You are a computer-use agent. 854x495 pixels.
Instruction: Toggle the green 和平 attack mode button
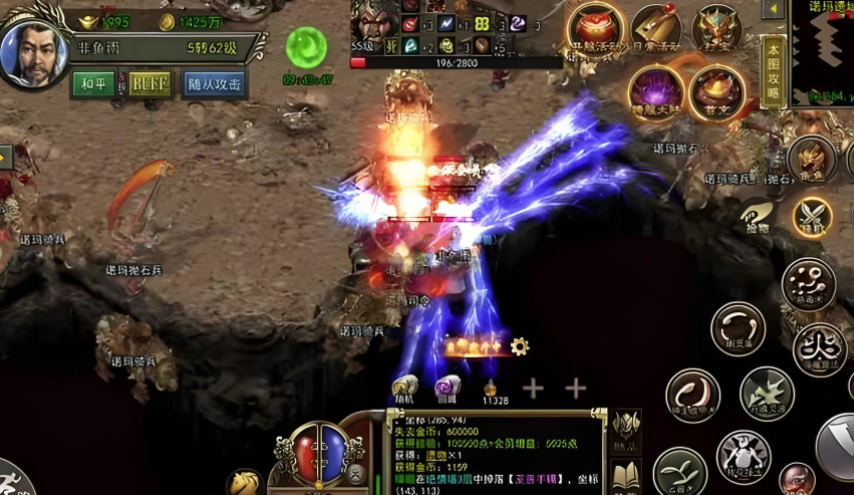[x=94, y=84]
